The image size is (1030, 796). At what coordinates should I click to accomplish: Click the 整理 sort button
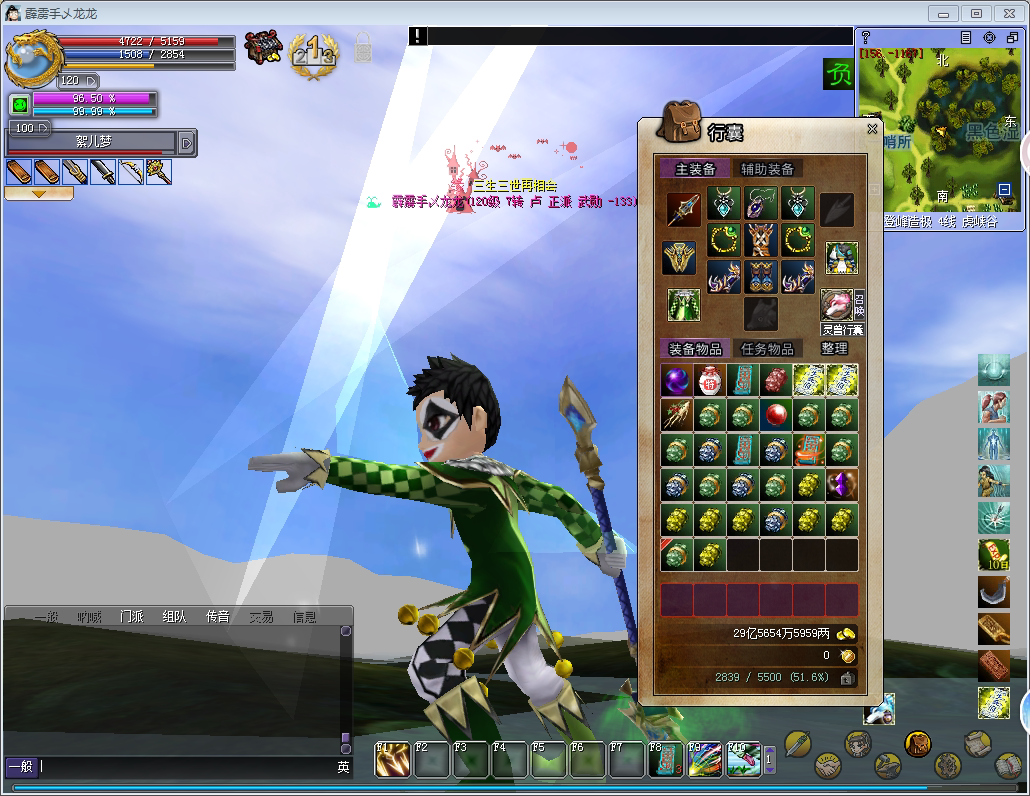834,348
